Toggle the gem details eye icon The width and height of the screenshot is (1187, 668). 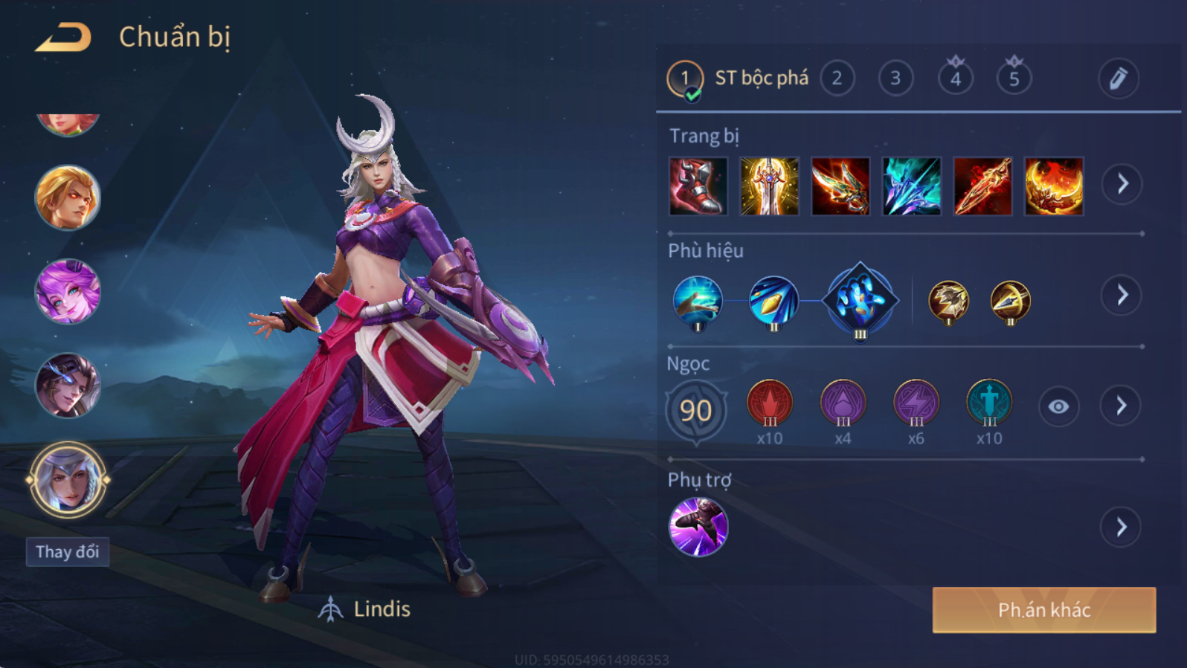[1058, 407]
